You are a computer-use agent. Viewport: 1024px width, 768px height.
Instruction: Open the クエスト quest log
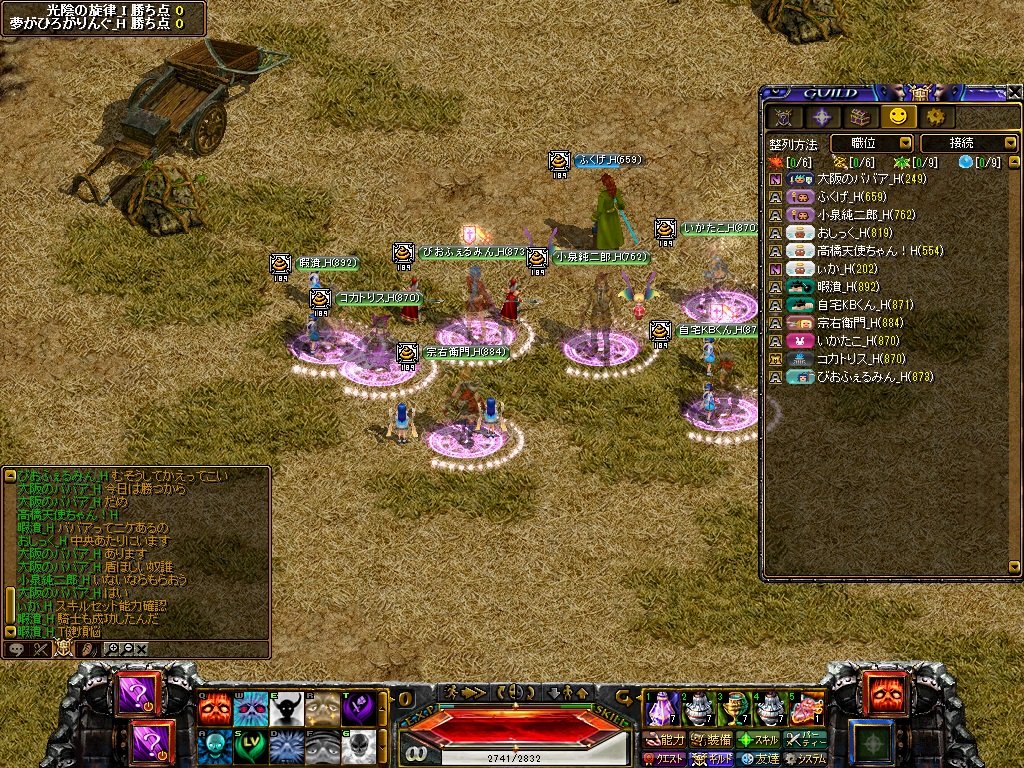[662, 759]
